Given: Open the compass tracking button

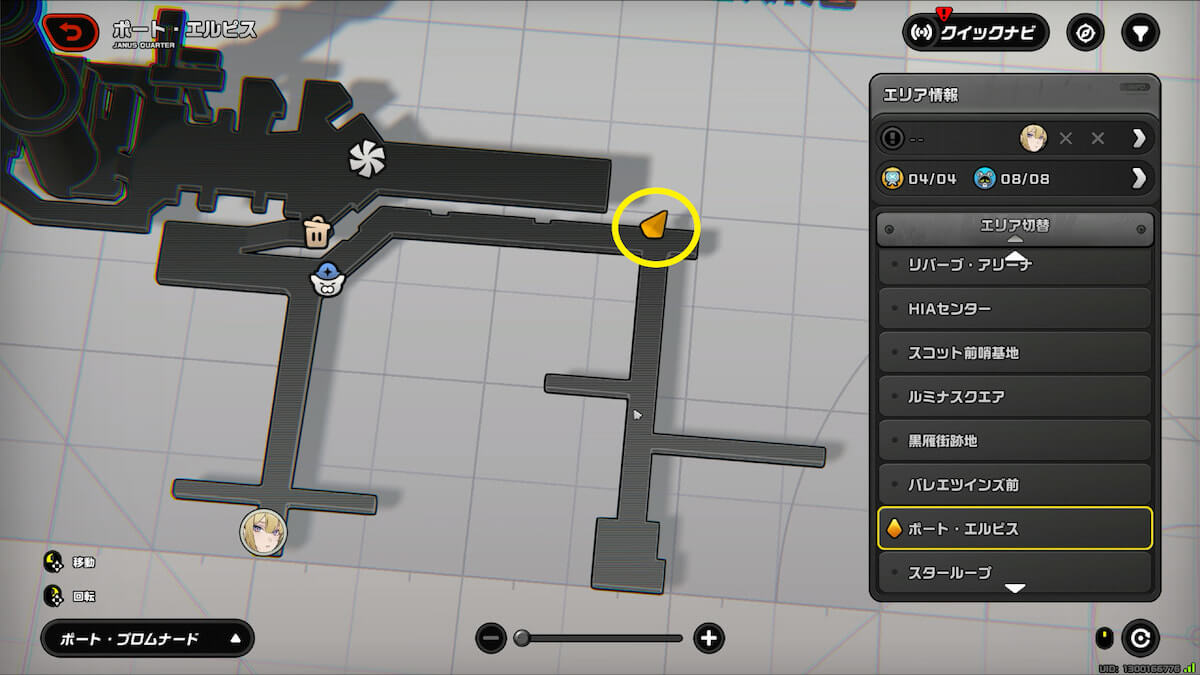Looking at the screenshot, I should [1085, 33].
